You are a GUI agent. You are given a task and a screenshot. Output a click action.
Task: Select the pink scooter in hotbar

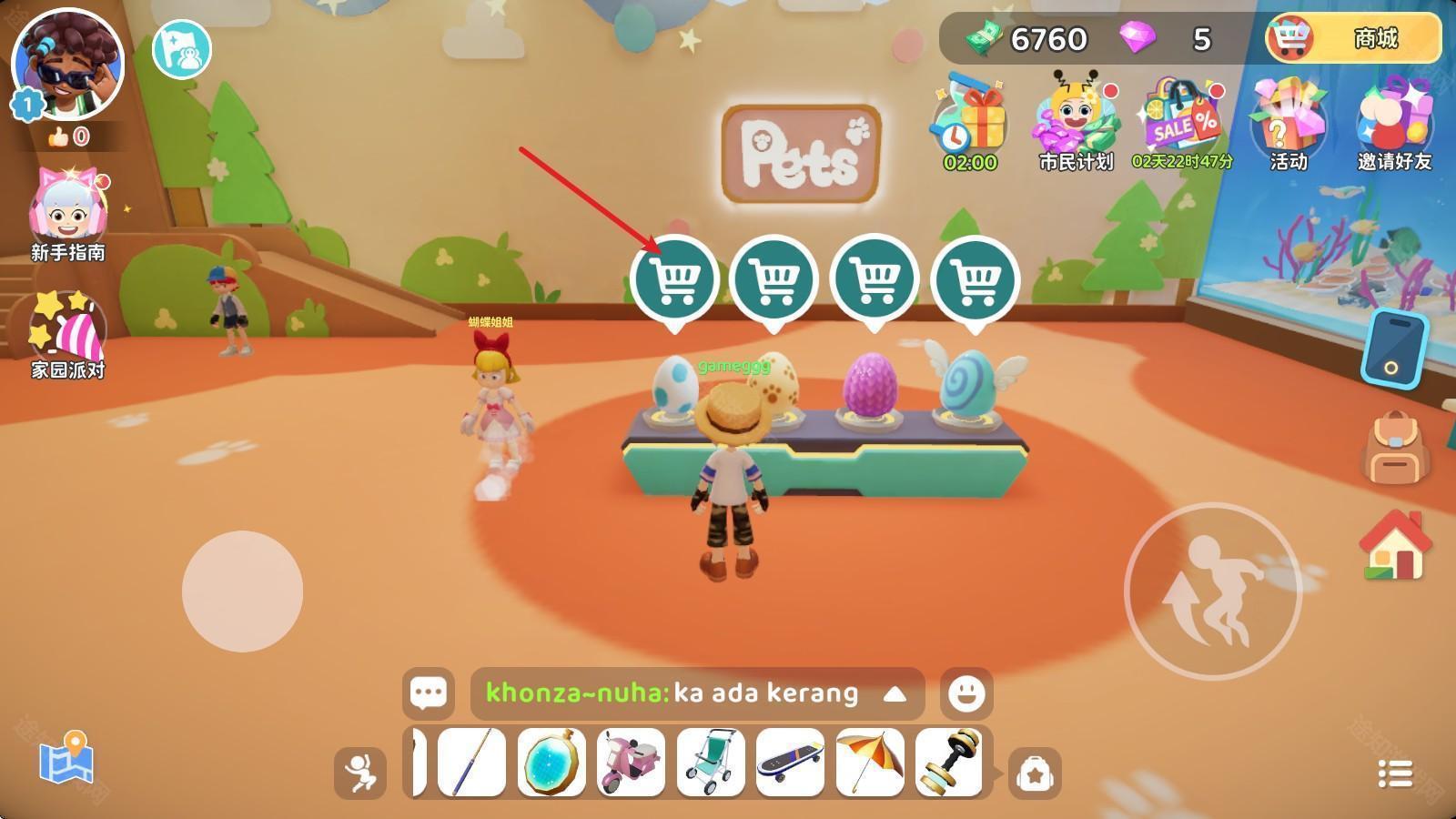[632, 763]
